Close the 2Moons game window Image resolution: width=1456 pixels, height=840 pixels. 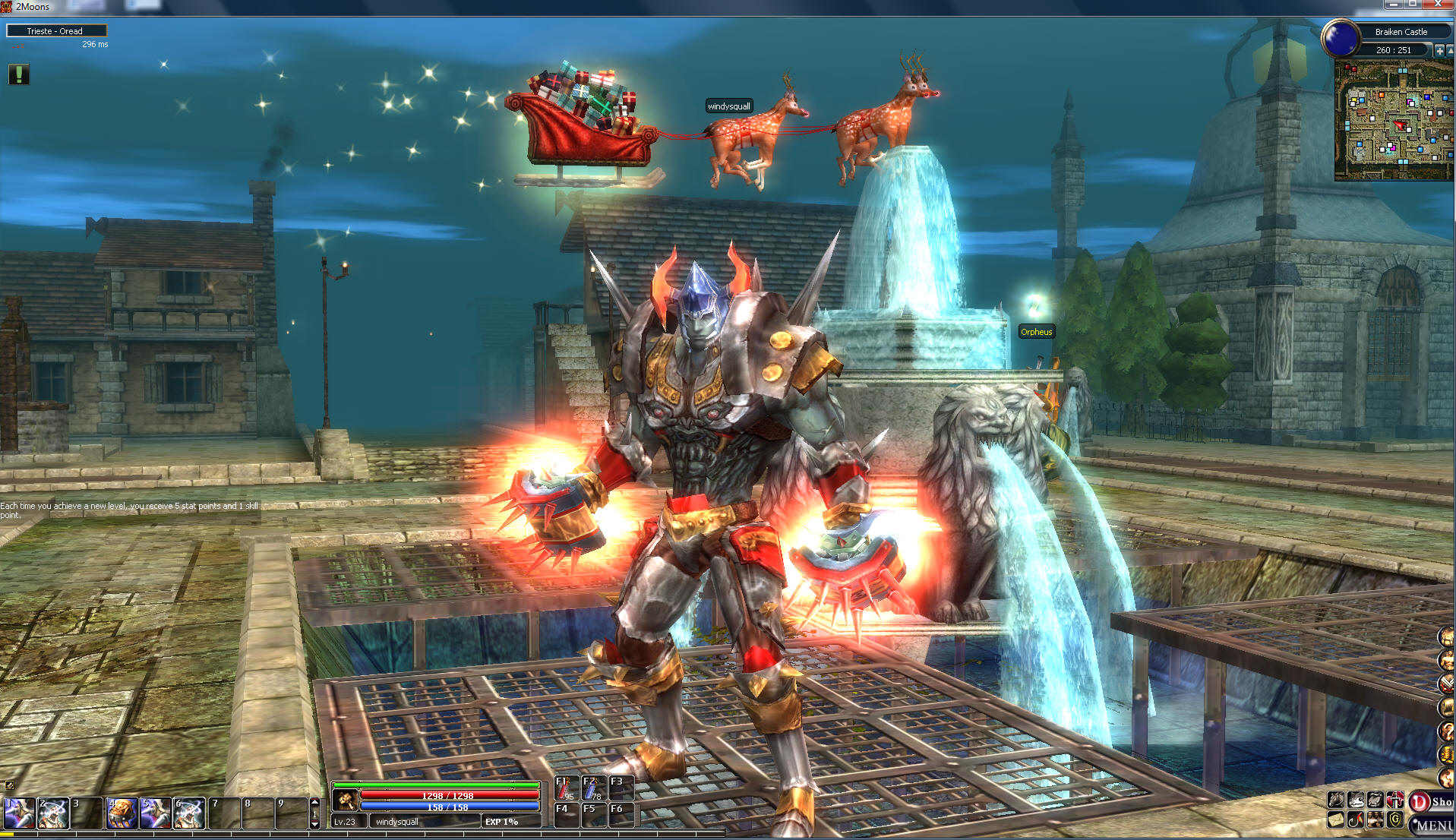tap(1438, 5)
